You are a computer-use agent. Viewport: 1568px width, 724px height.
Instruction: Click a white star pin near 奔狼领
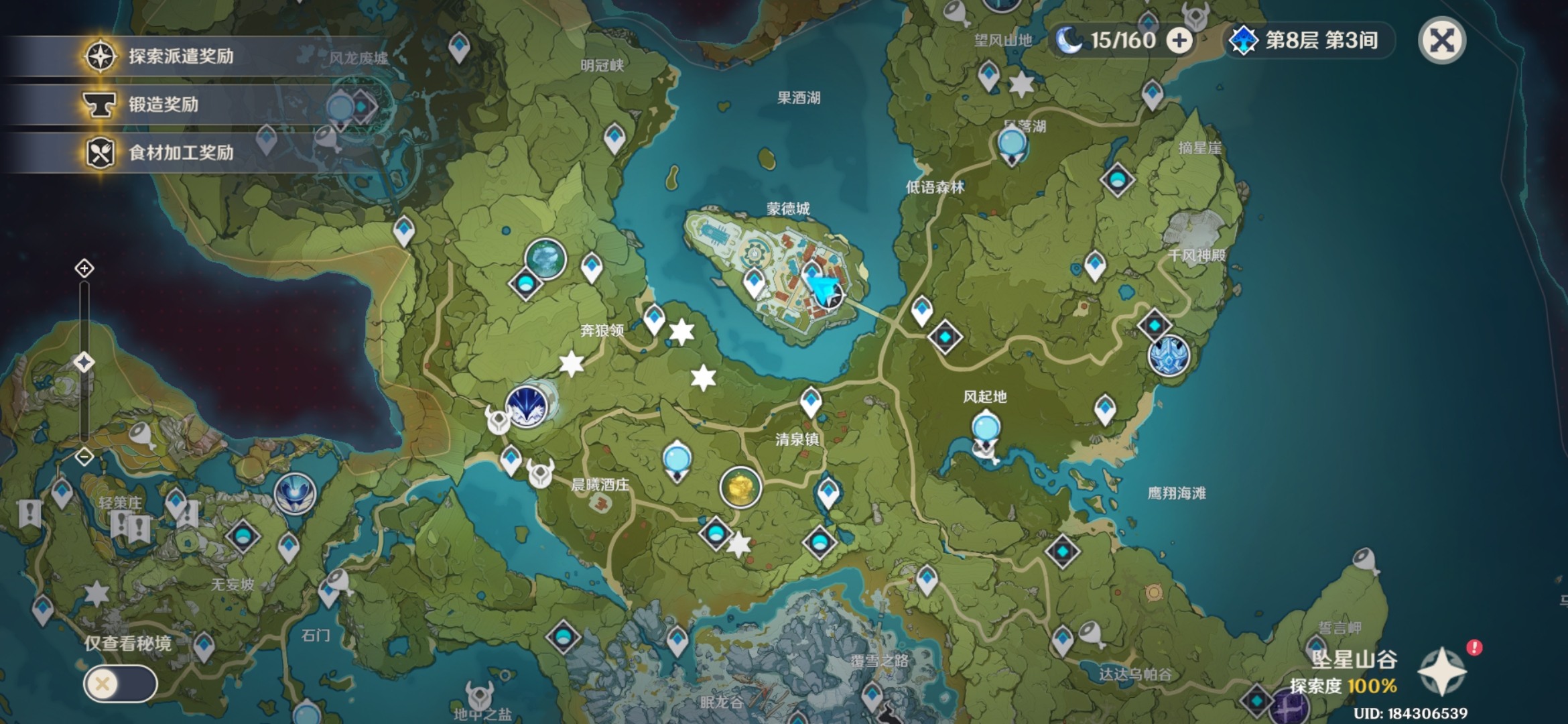[679, 331]
